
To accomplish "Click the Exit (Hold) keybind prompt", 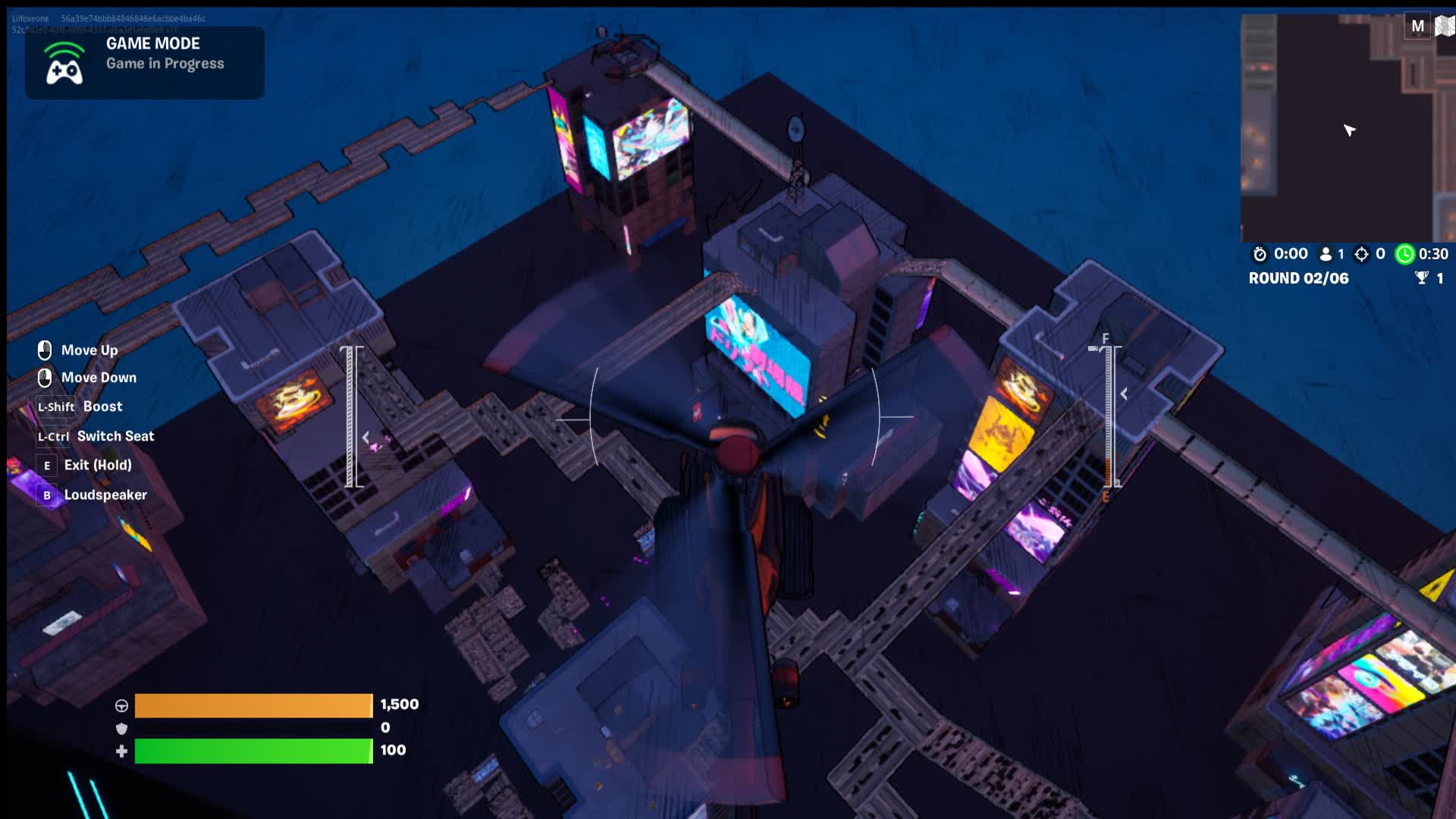I will tap(48, 465).
